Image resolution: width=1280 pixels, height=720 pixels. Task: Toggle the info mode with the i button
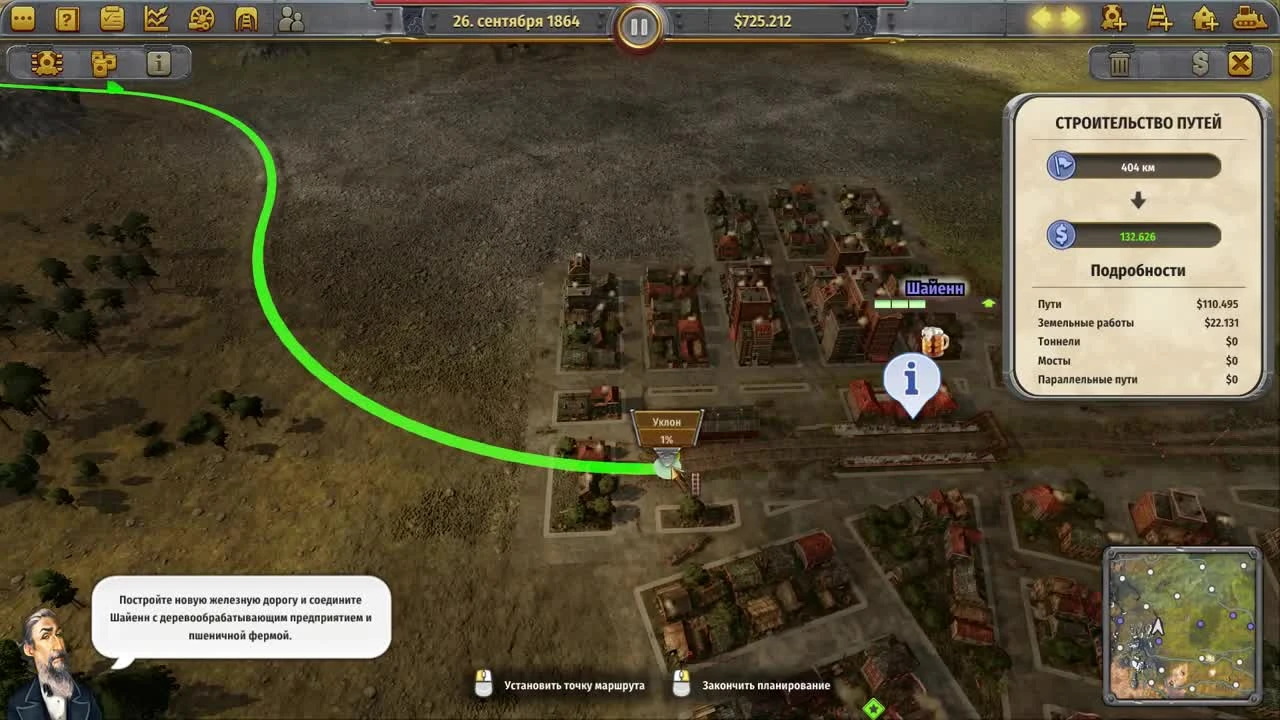(157, 62)
